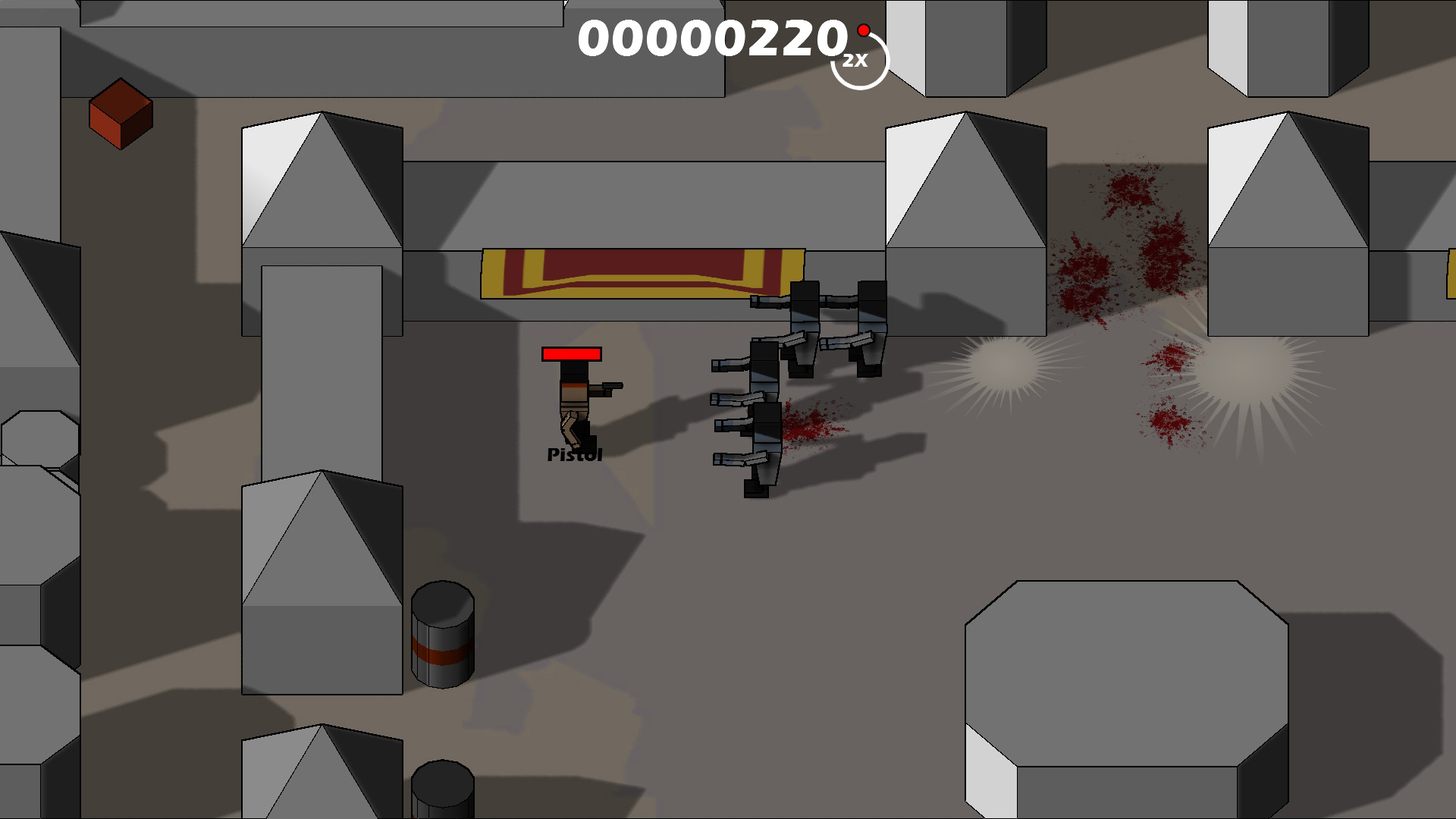The height and width of the screenshot is (819, 1456).
Task: Click the red dot on multiplier circle
Action: coord(864,30)
